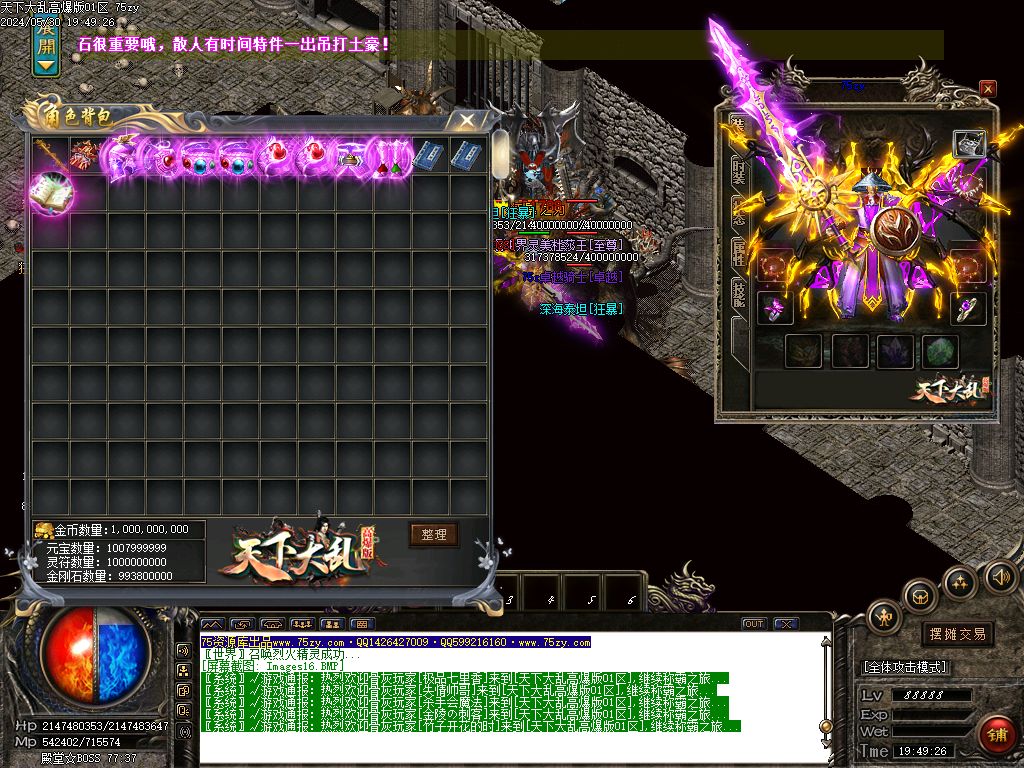Viewport: 1024px width, 768px height.
Task: Change the 全体攻击模式 attack mode
Action: tap(905, 667)
